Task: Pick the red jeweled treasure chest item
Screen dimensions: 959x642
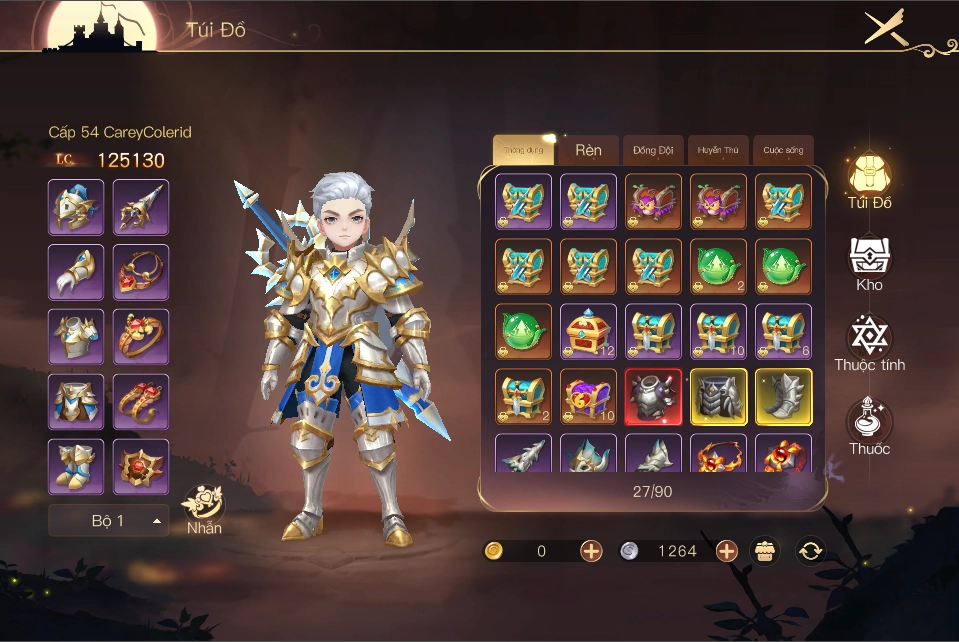Action: 588,332
